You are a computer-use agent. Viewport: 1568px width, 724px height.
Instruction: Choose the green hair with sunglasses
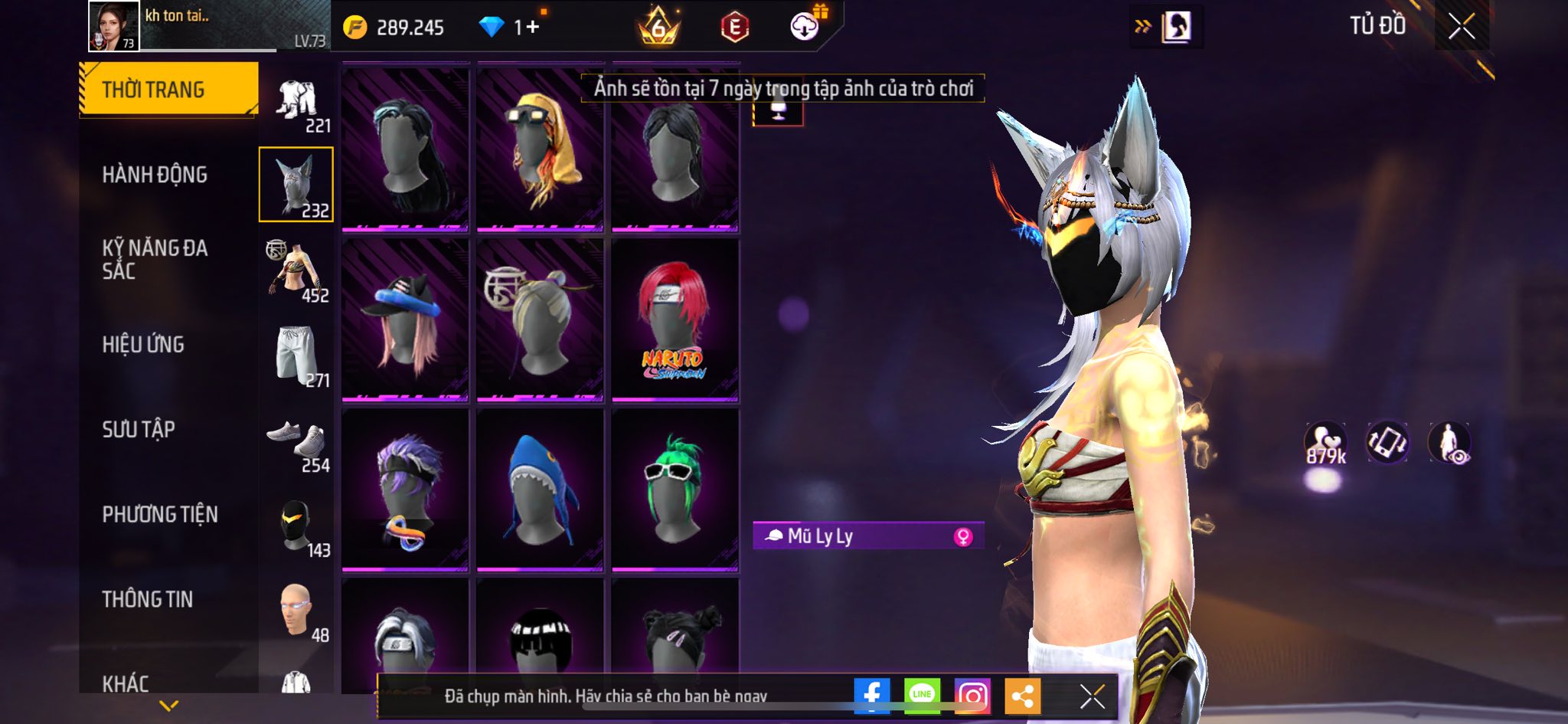coord(675,490)
